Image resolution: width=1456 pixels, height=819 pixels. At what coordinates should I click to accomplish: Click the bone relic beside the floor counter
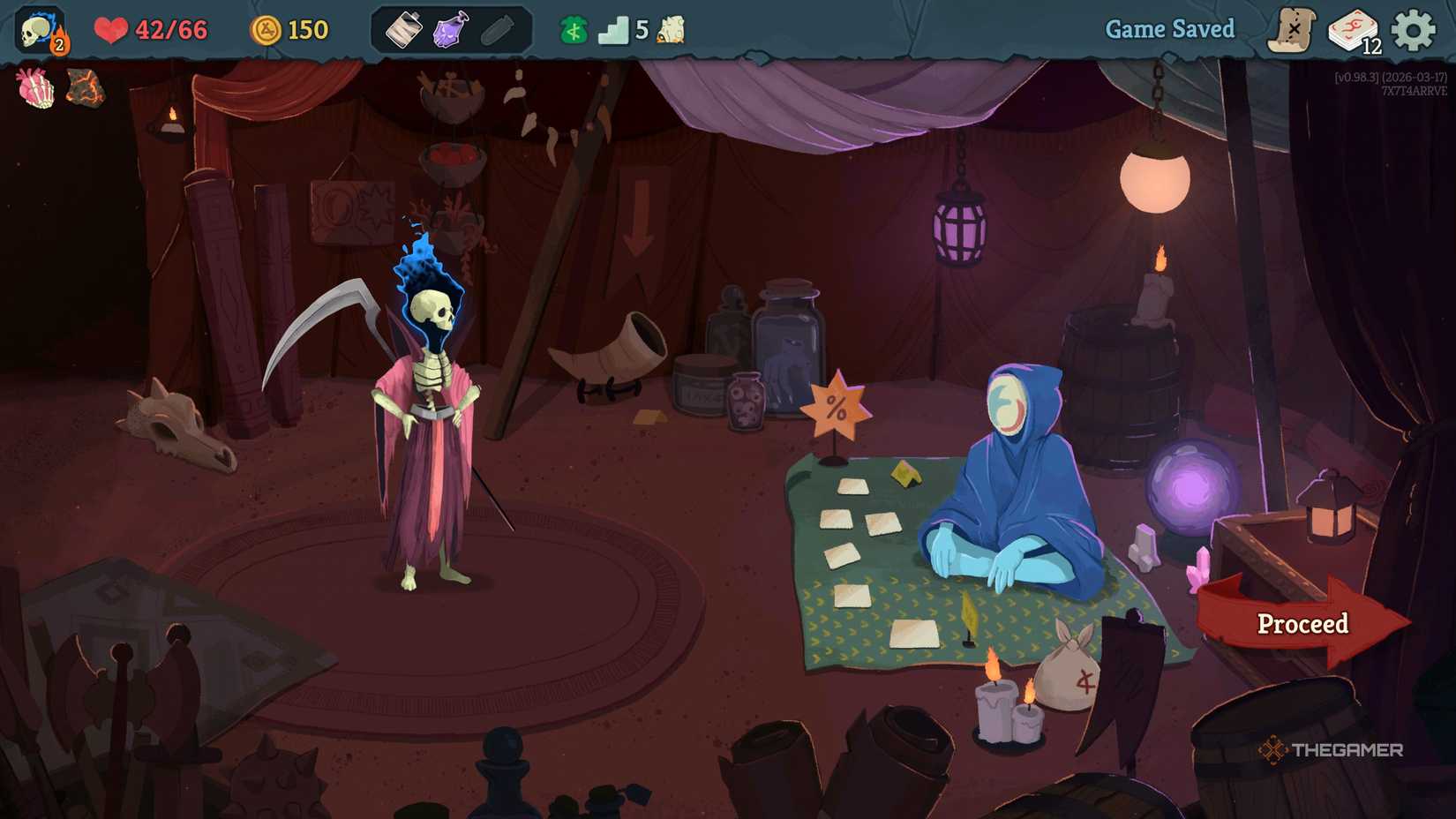click(671, 29)
